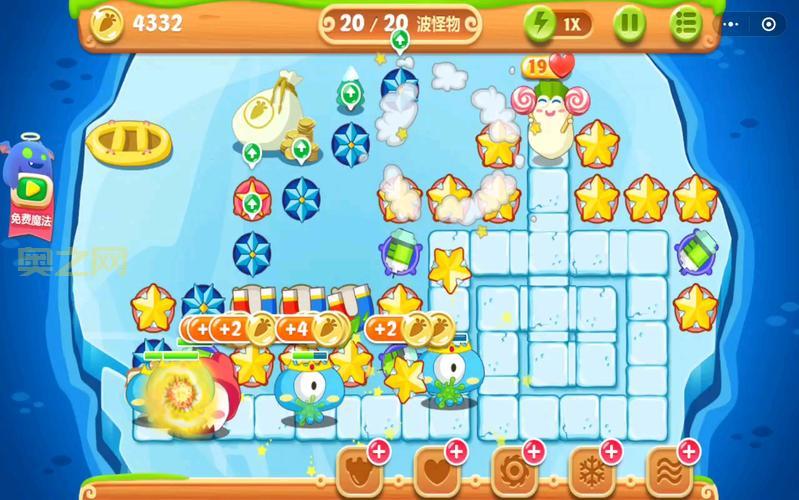Pause the game

point(629,23)
